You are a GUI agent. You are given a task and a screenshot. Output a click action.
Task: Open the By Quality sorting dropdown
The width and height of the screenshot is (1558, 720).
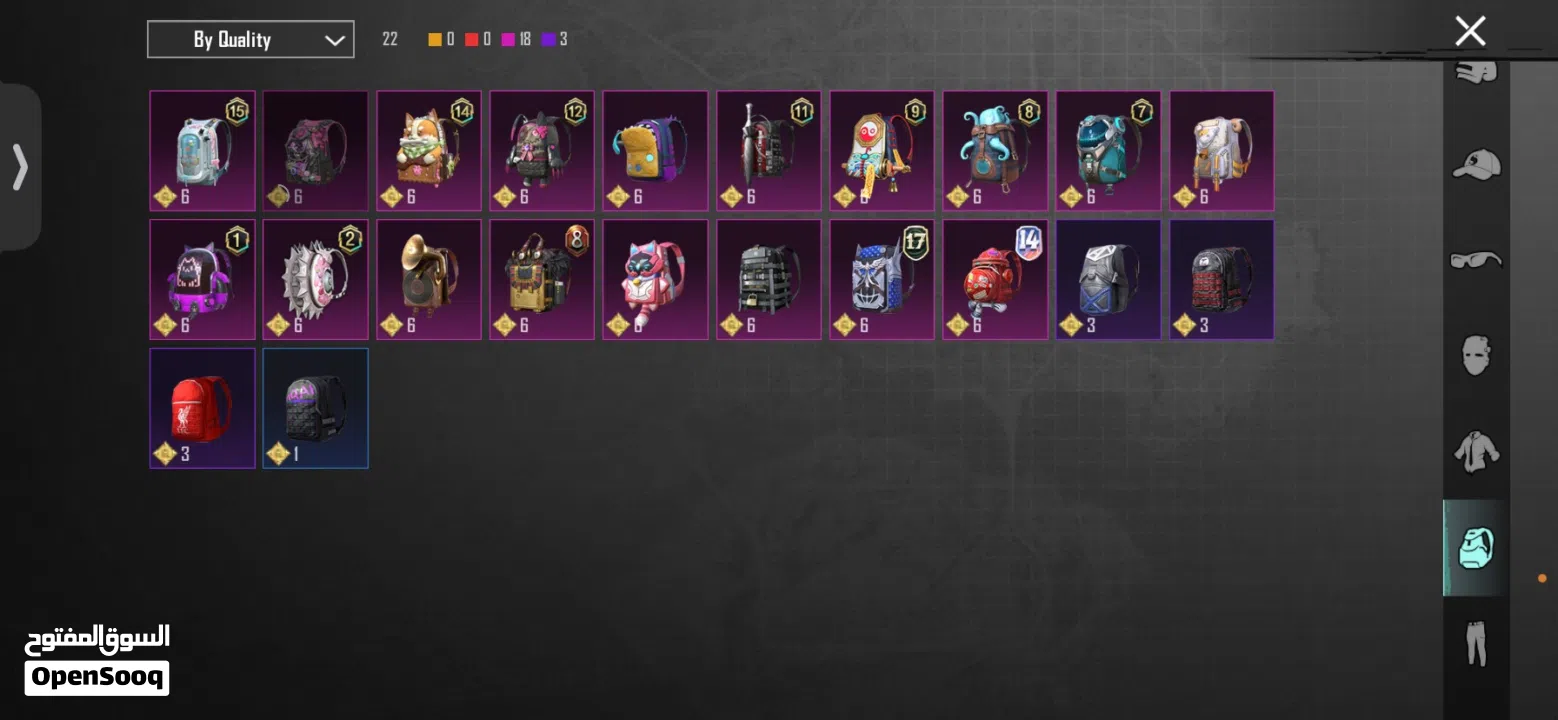[x=250, y=39]
